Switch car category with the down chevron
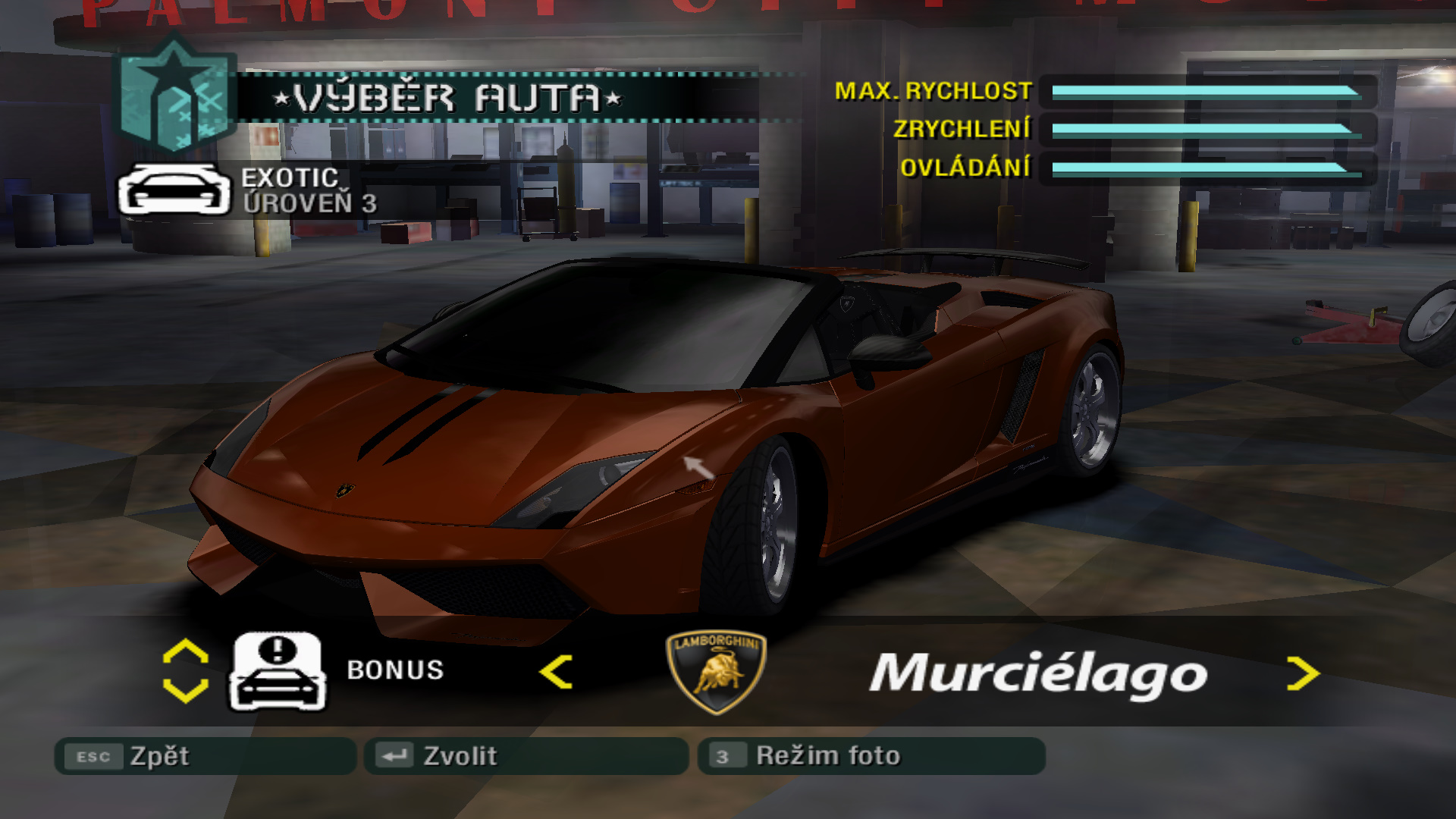This screenshot has height=819, width=1456. click(186, 690)
